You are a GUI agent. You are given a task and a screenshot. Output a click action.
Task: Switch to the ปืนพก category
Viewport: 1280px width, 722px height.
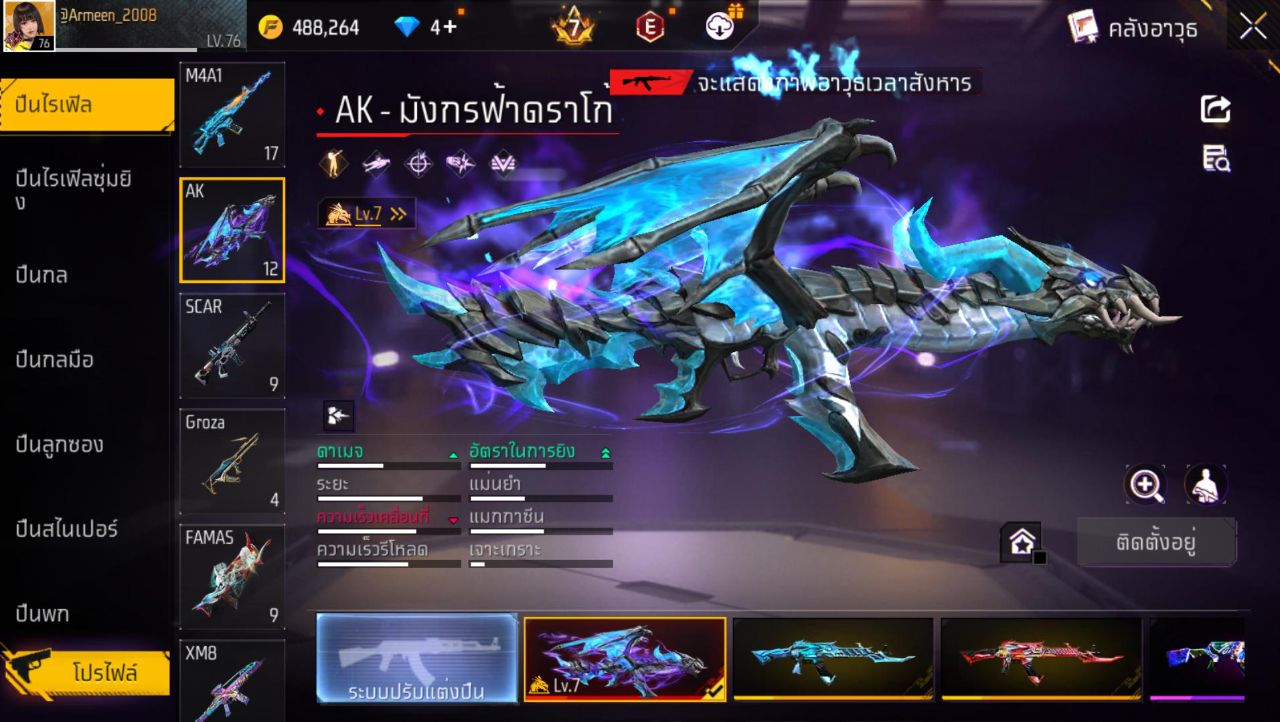(42, 613)
